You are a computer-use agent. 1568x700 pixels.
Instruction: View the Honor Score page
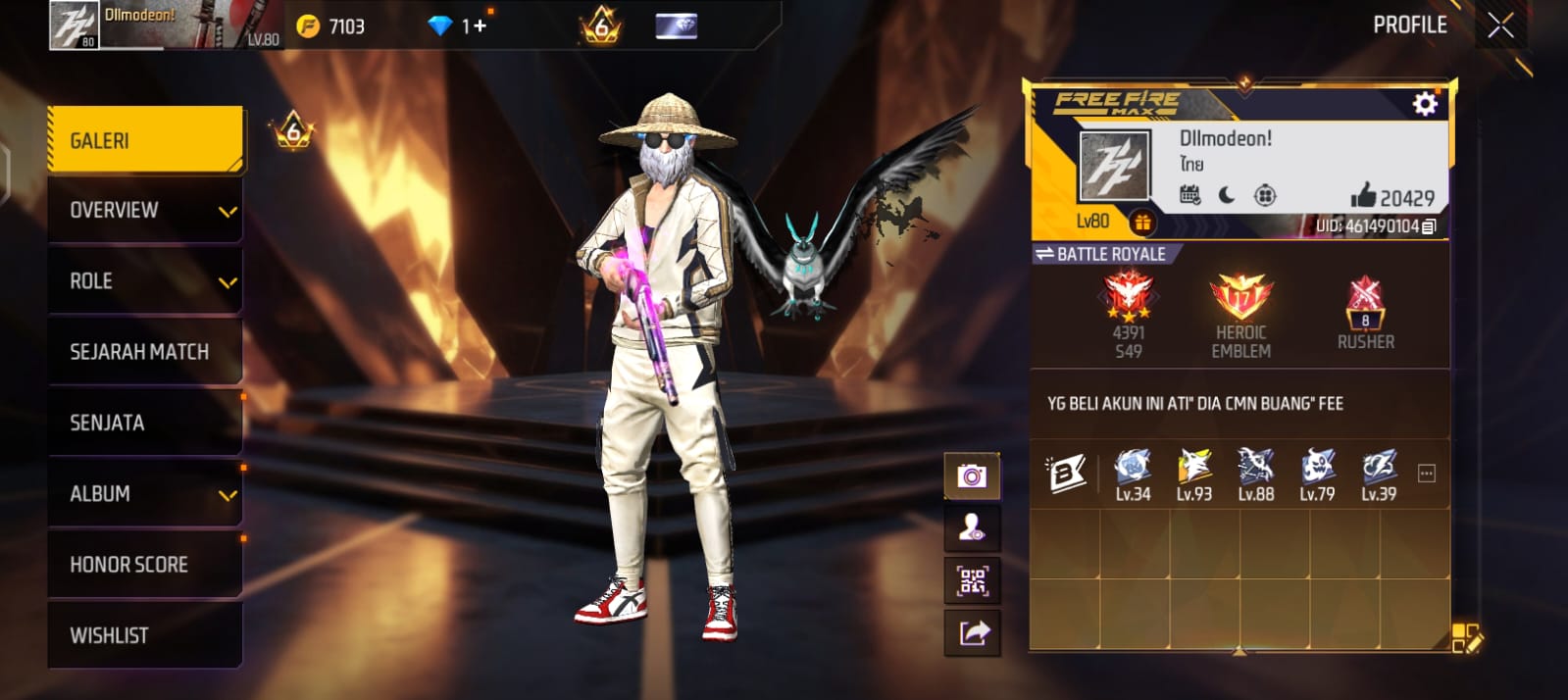[145, 565]
